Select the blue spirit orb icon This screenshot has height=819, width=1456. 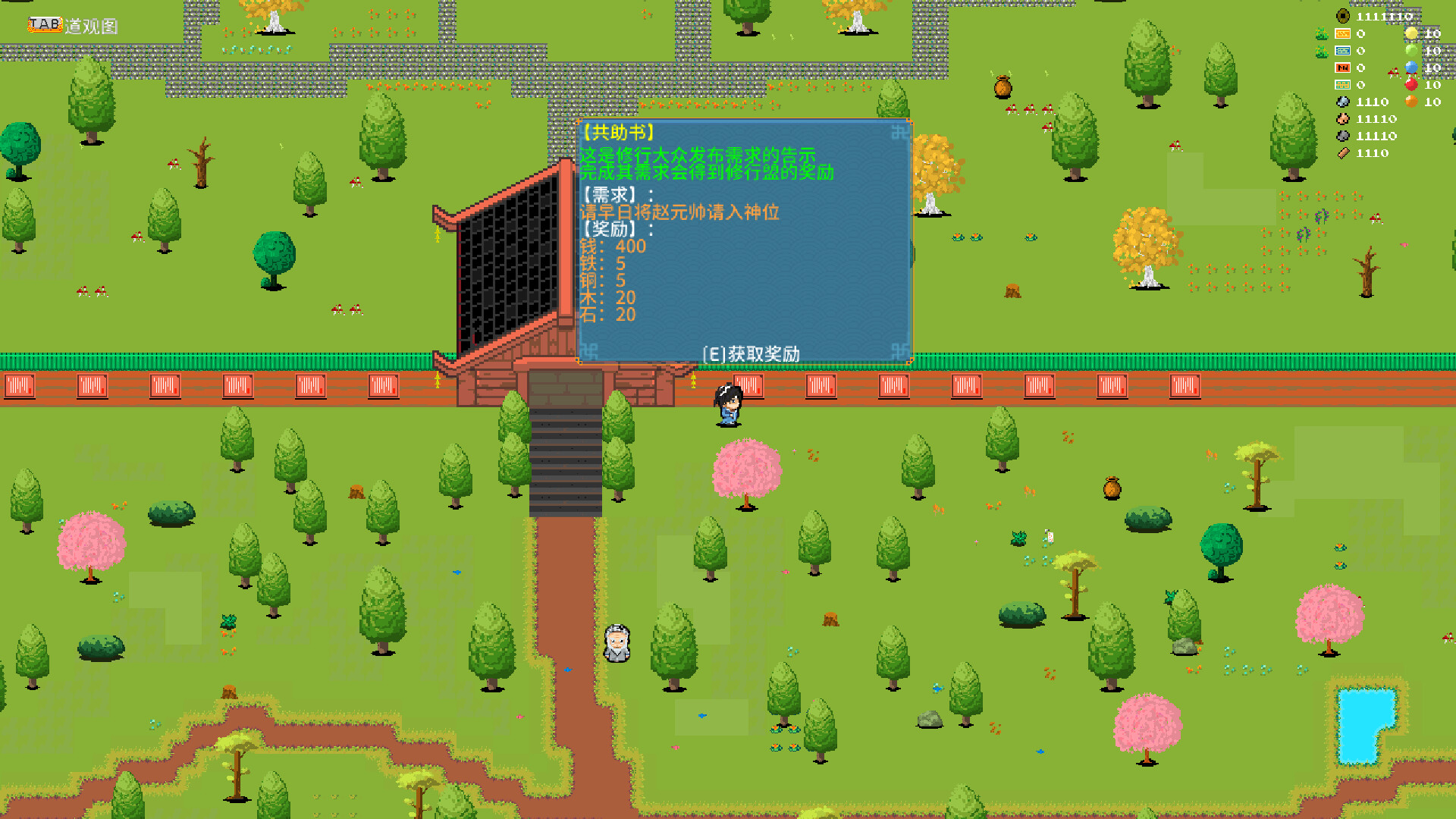pyautogui.click(x=1410, y=67)
